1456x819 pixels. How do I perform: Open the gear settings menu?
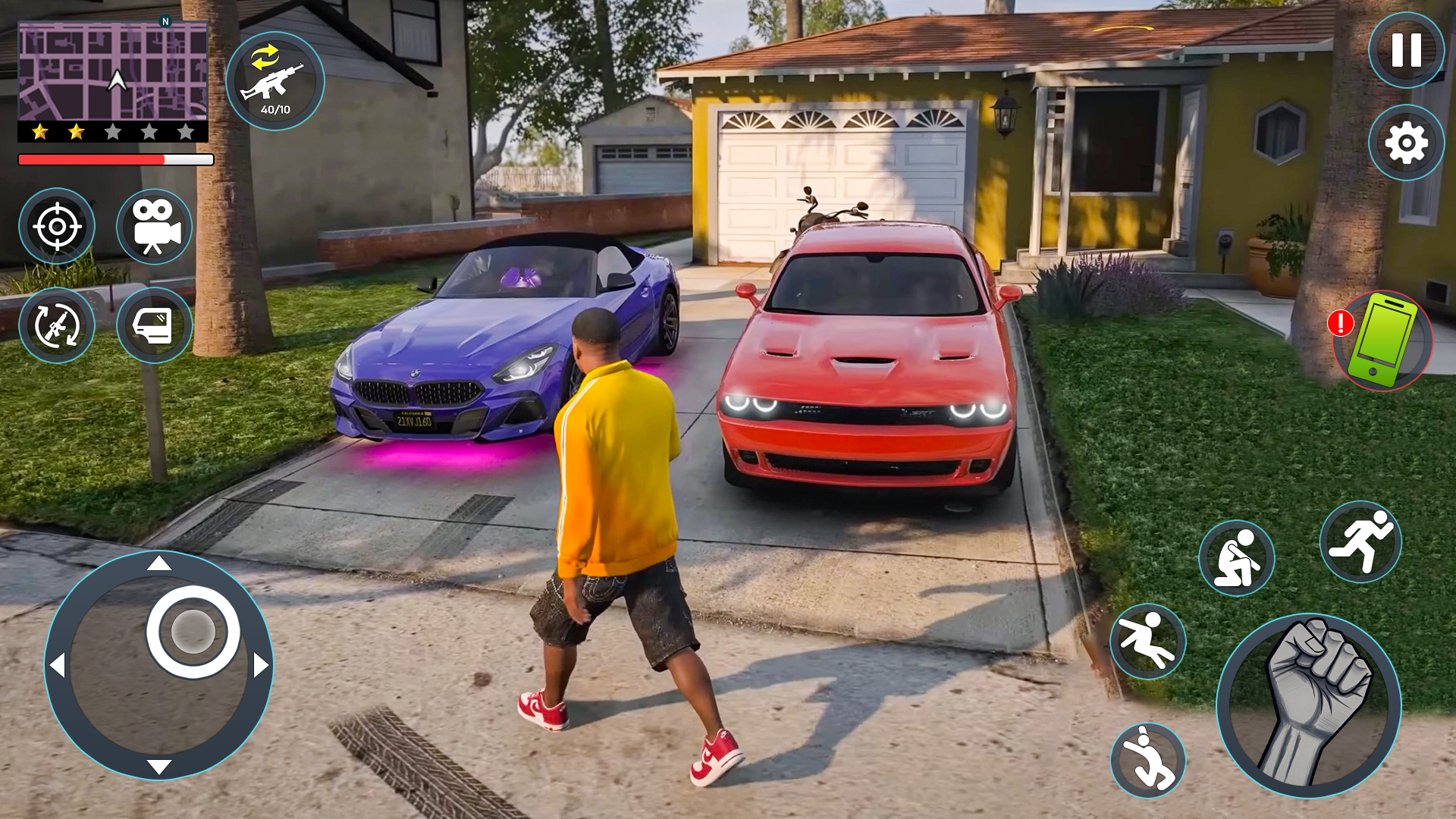coord(1406,143)
